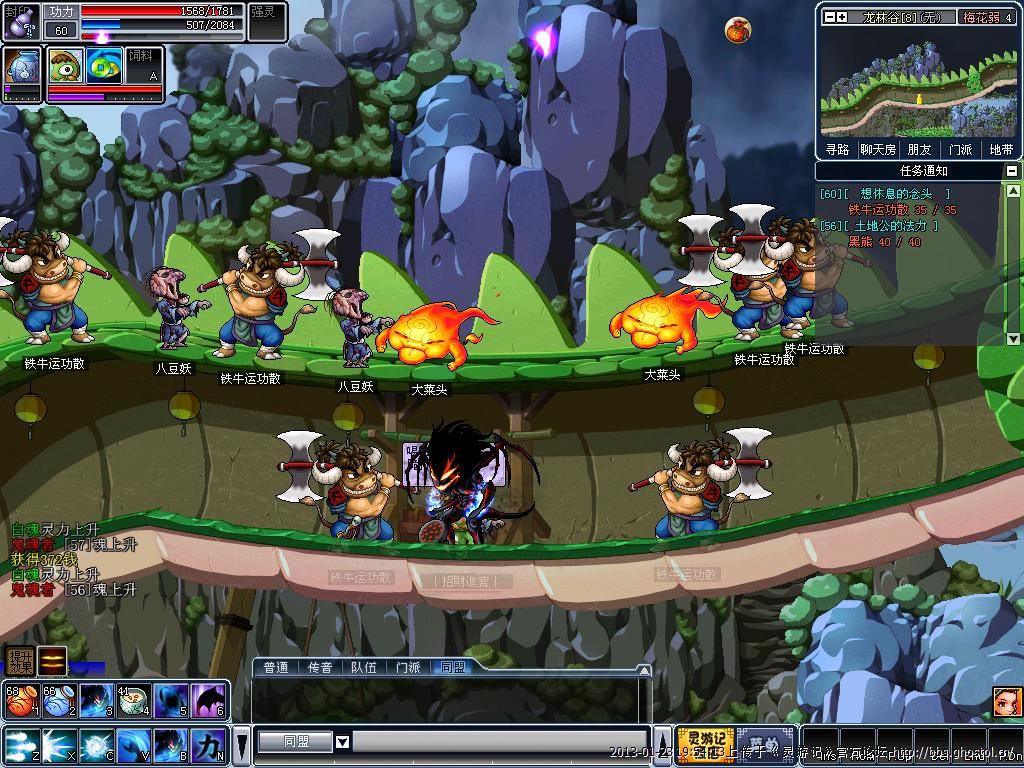Use the red potion in slot 1
Image resolution: width=1024 pixels, height=768 pixels.
(20, 700)
